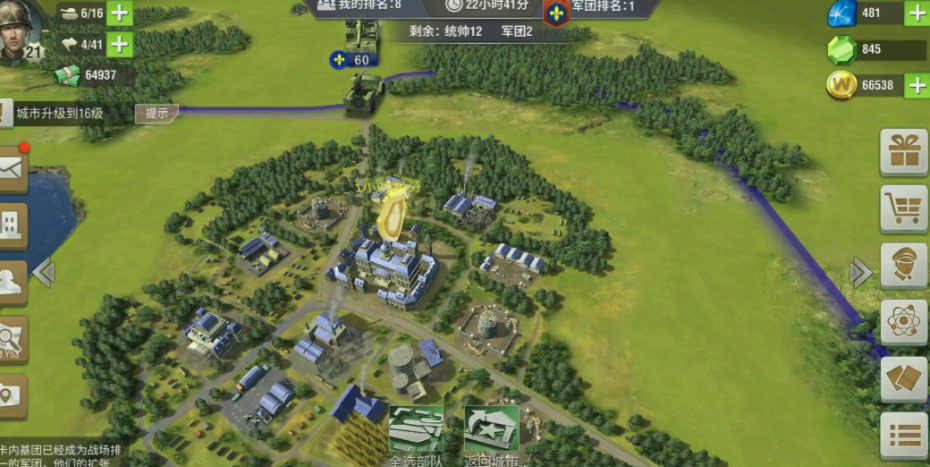
Task: Open the building icon menu
Action: pos(12,226)
